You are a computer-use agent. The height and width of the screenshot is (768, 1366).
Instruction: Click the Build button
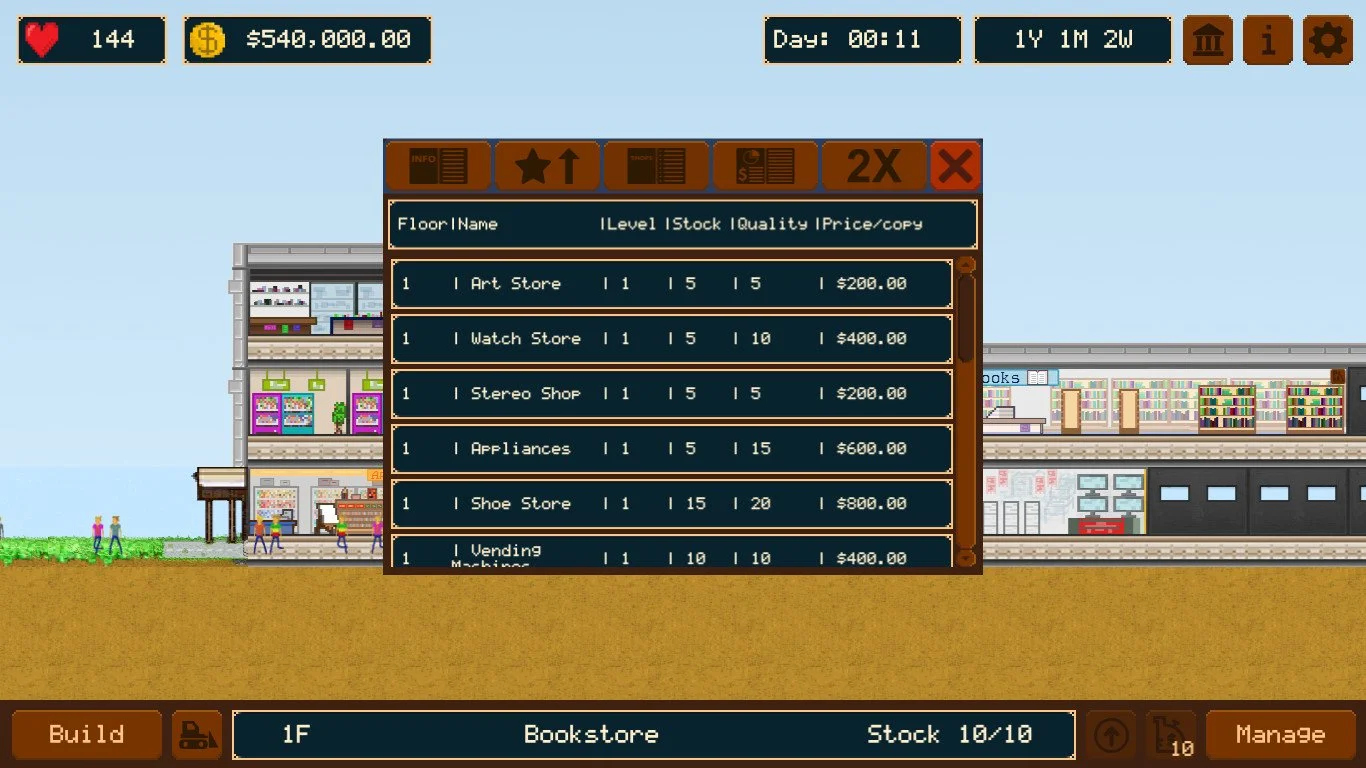pyautogui.click(x=86, y=734)
